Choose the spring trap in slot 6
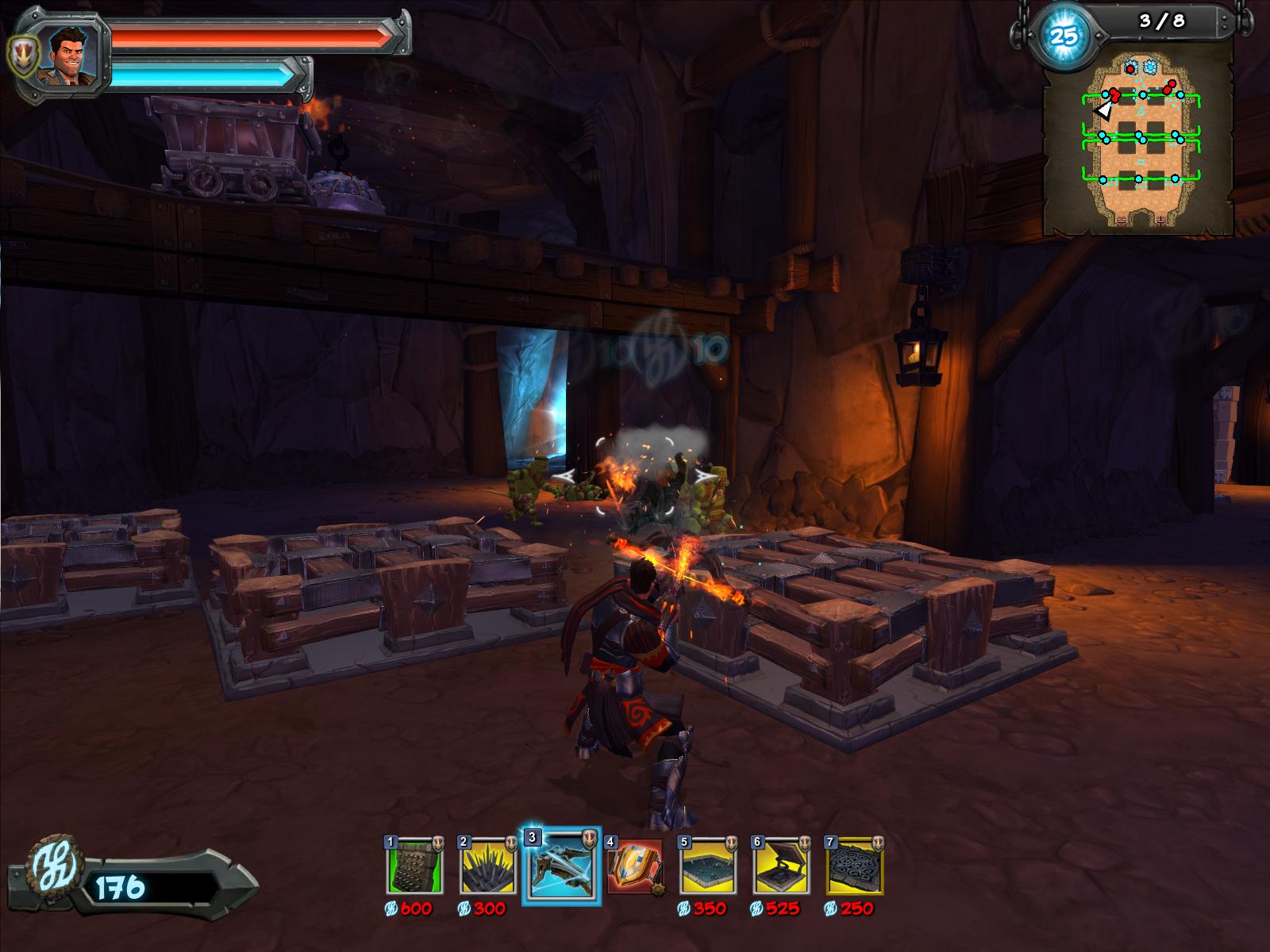1270x952 pixels. [781, 866]
